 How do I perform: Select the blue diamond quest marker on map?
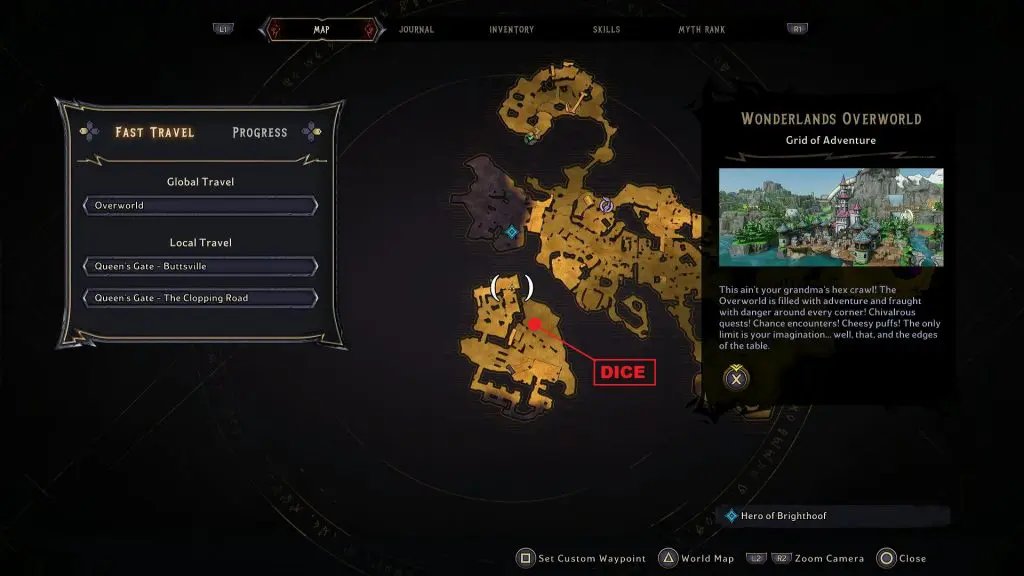point(511,232)
